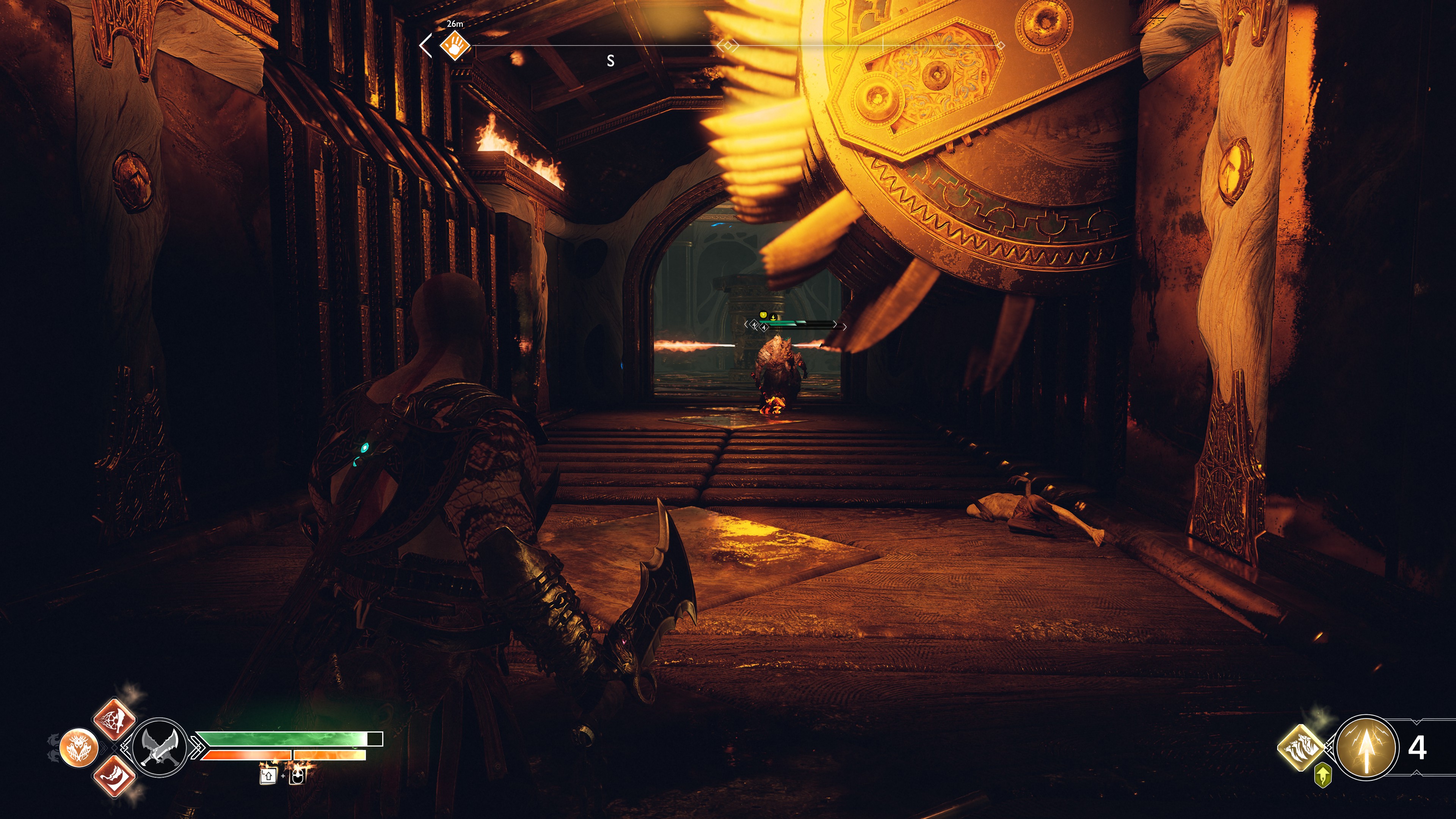Activate the upper runic attack diamond with blade
Viewport: 1456px width, 819px height.
[x=114, y=720]
